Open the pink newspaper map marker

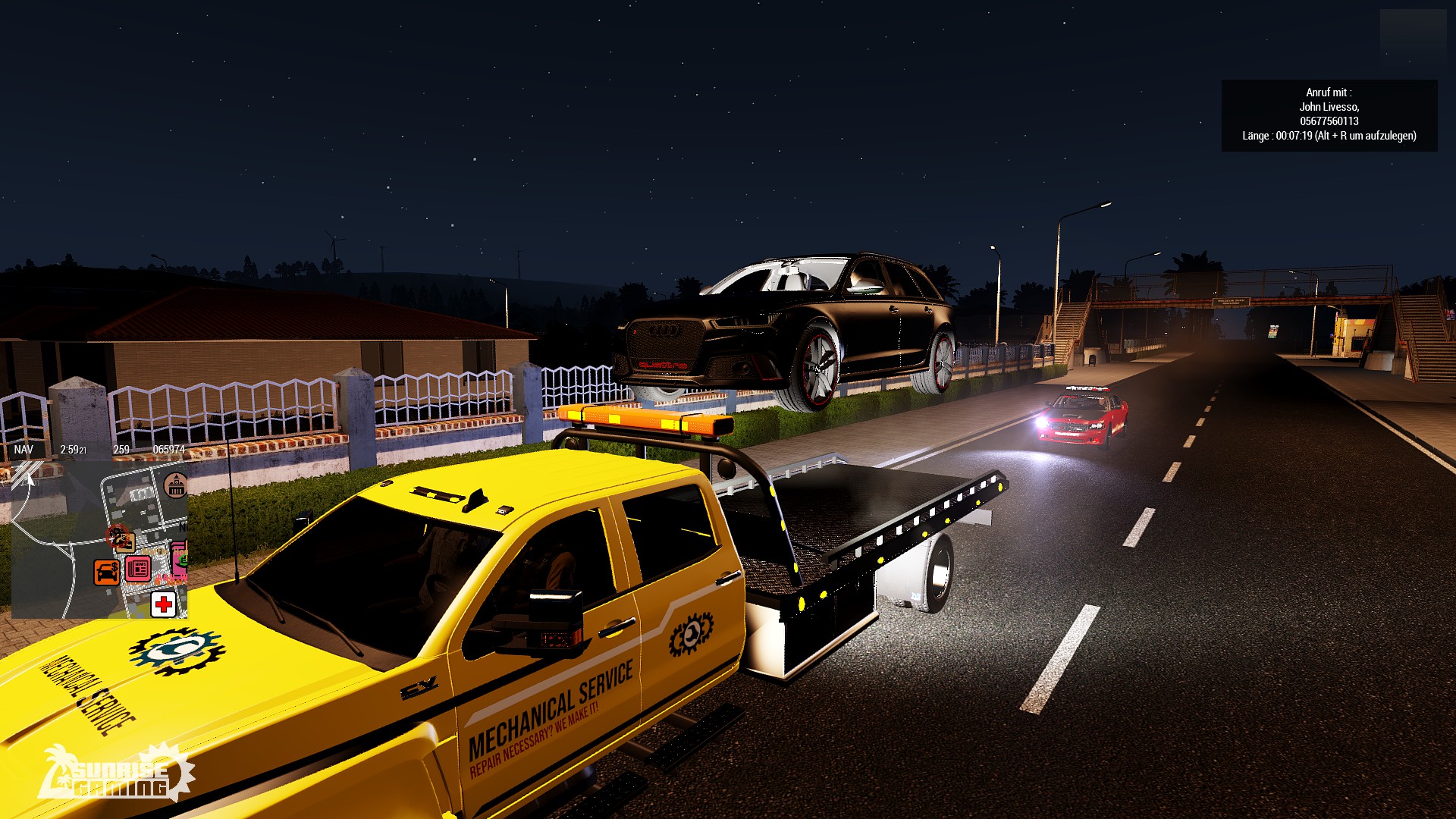pos(138,568)
